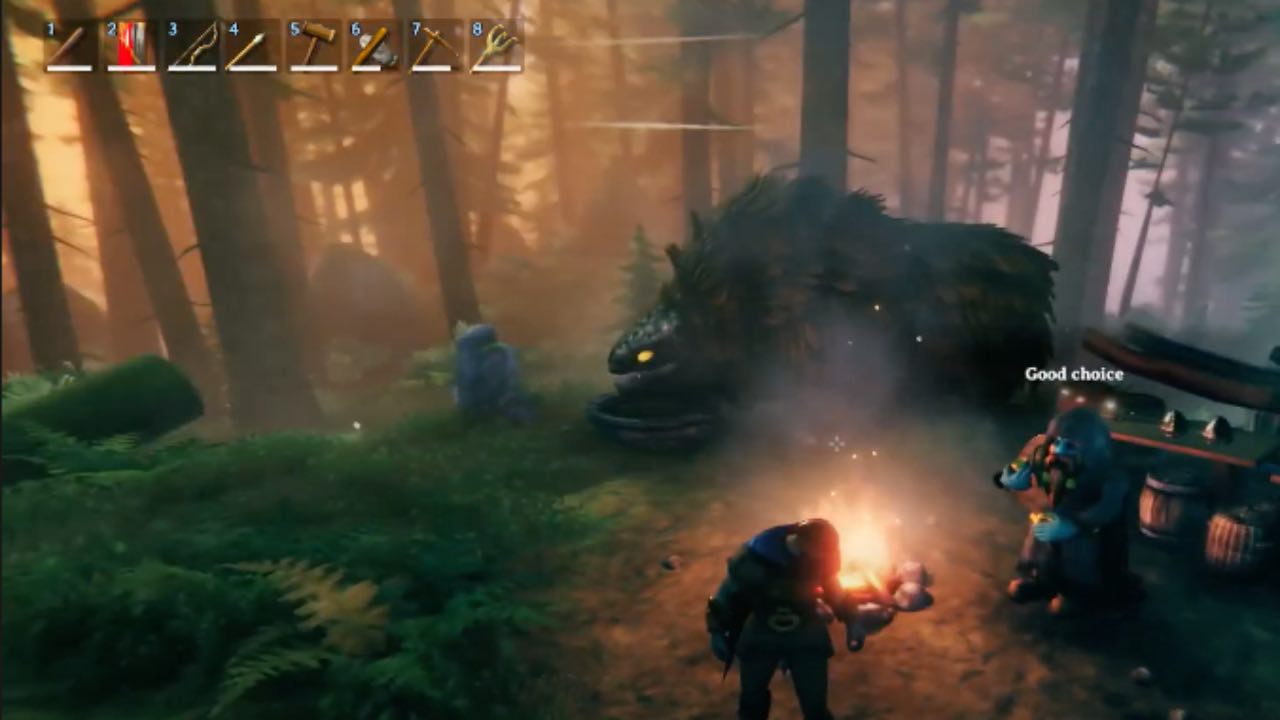Choose the wooden hammer in slot 5

[x=314, y=46]
